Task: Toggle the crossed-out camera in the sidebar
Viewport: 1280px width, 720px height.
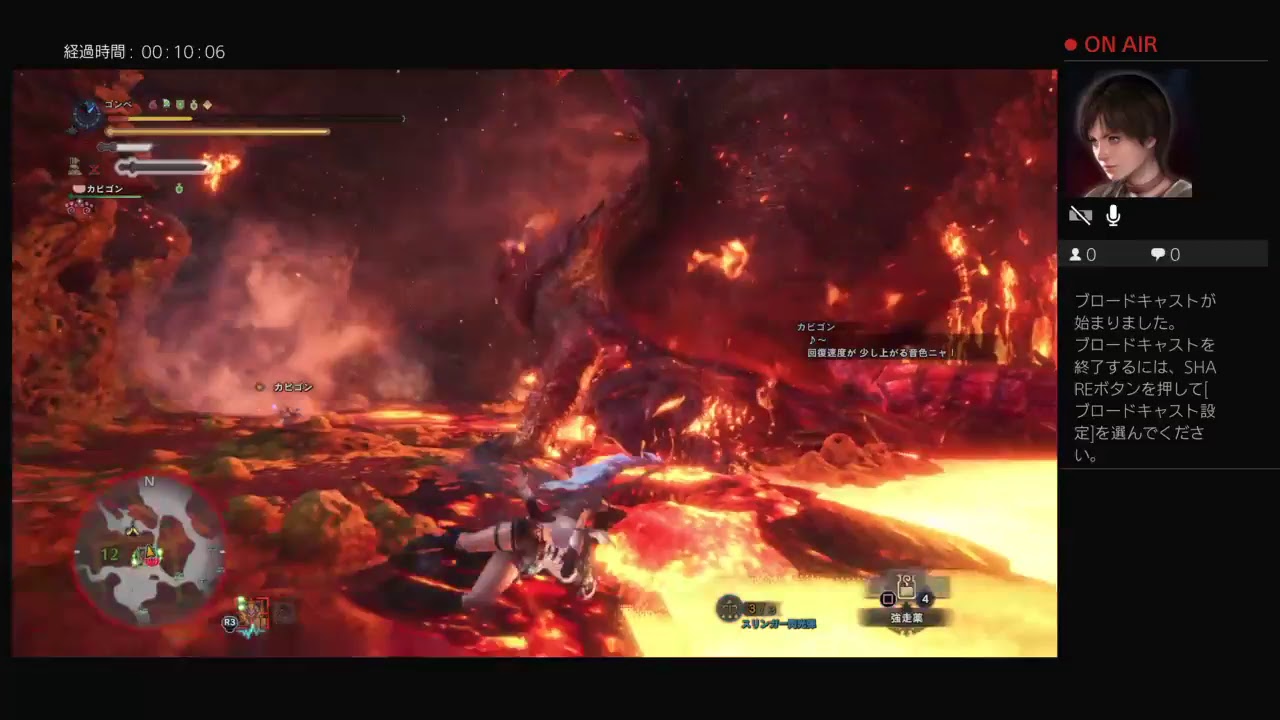Action: click(x=1081, y=215)
